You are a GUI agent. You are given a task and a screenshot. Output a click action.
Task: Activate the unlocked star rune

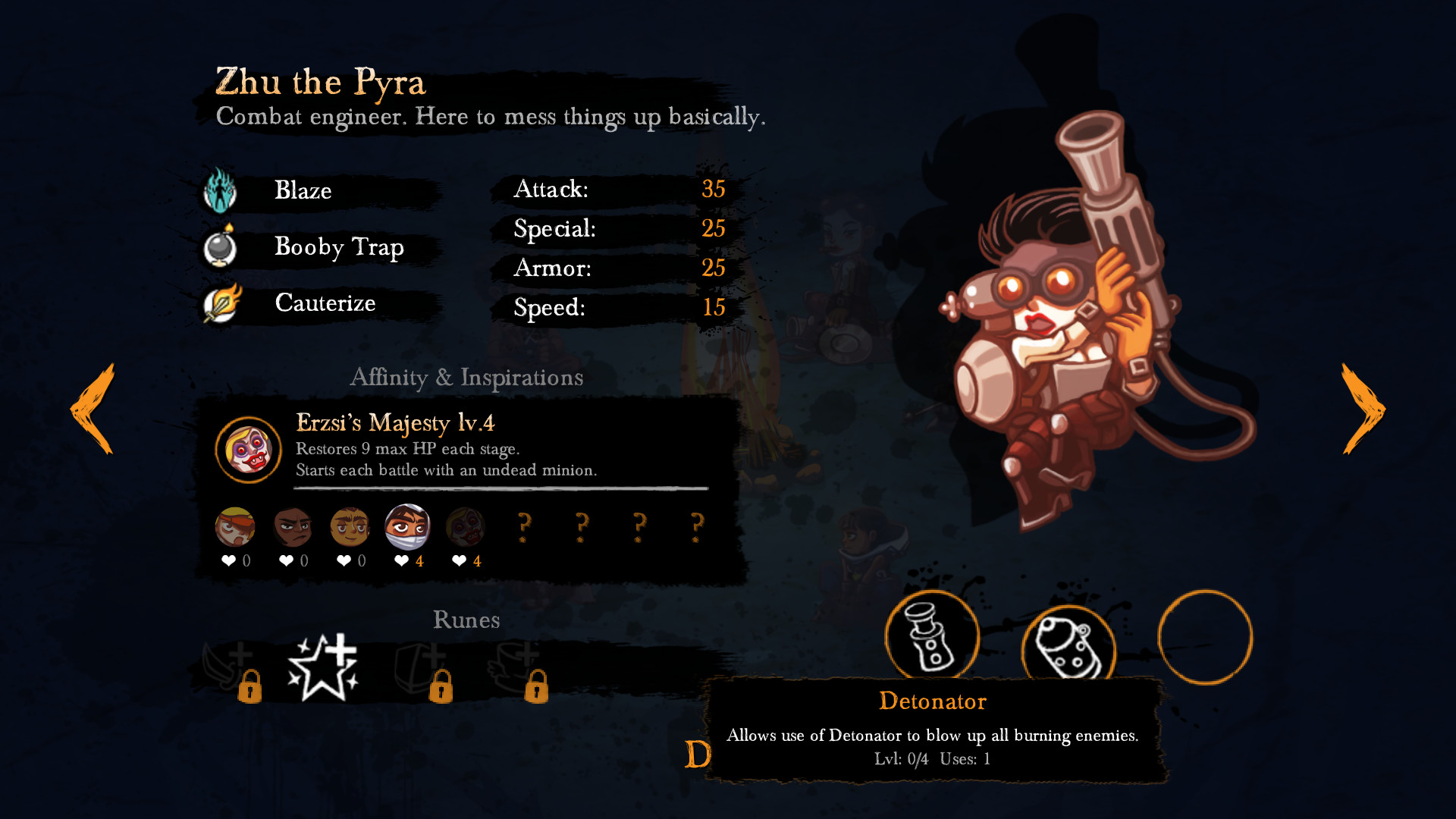pyautogui.click(x=323, y=667)
